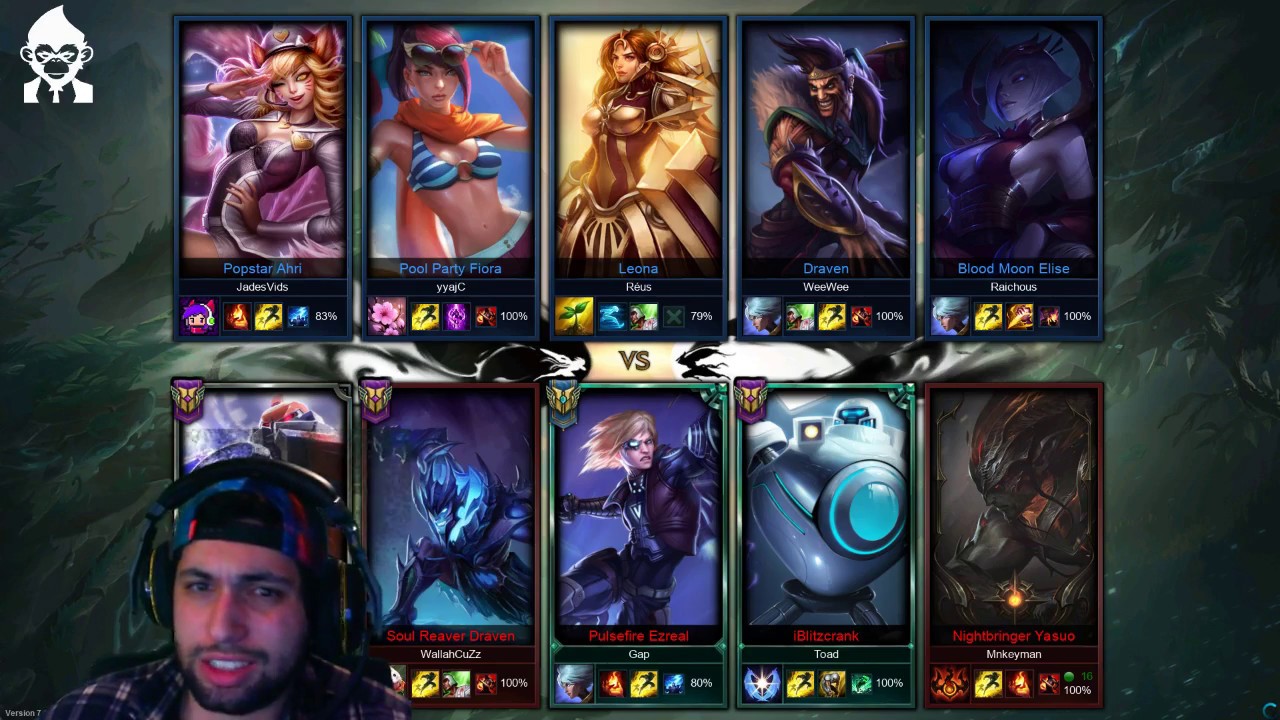Click the cherry blossom icon under Pool Party Fiora

(x=386, y=316)
